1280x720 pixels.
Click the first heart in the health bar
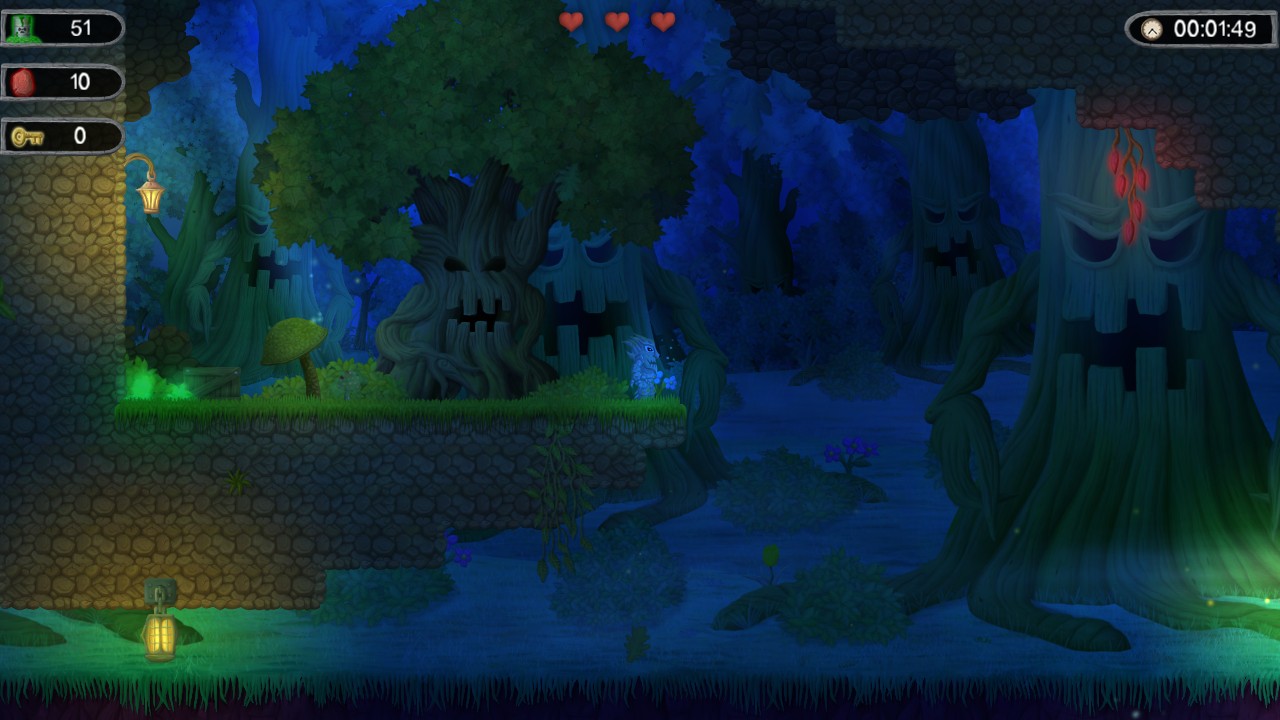pos(573,21)
